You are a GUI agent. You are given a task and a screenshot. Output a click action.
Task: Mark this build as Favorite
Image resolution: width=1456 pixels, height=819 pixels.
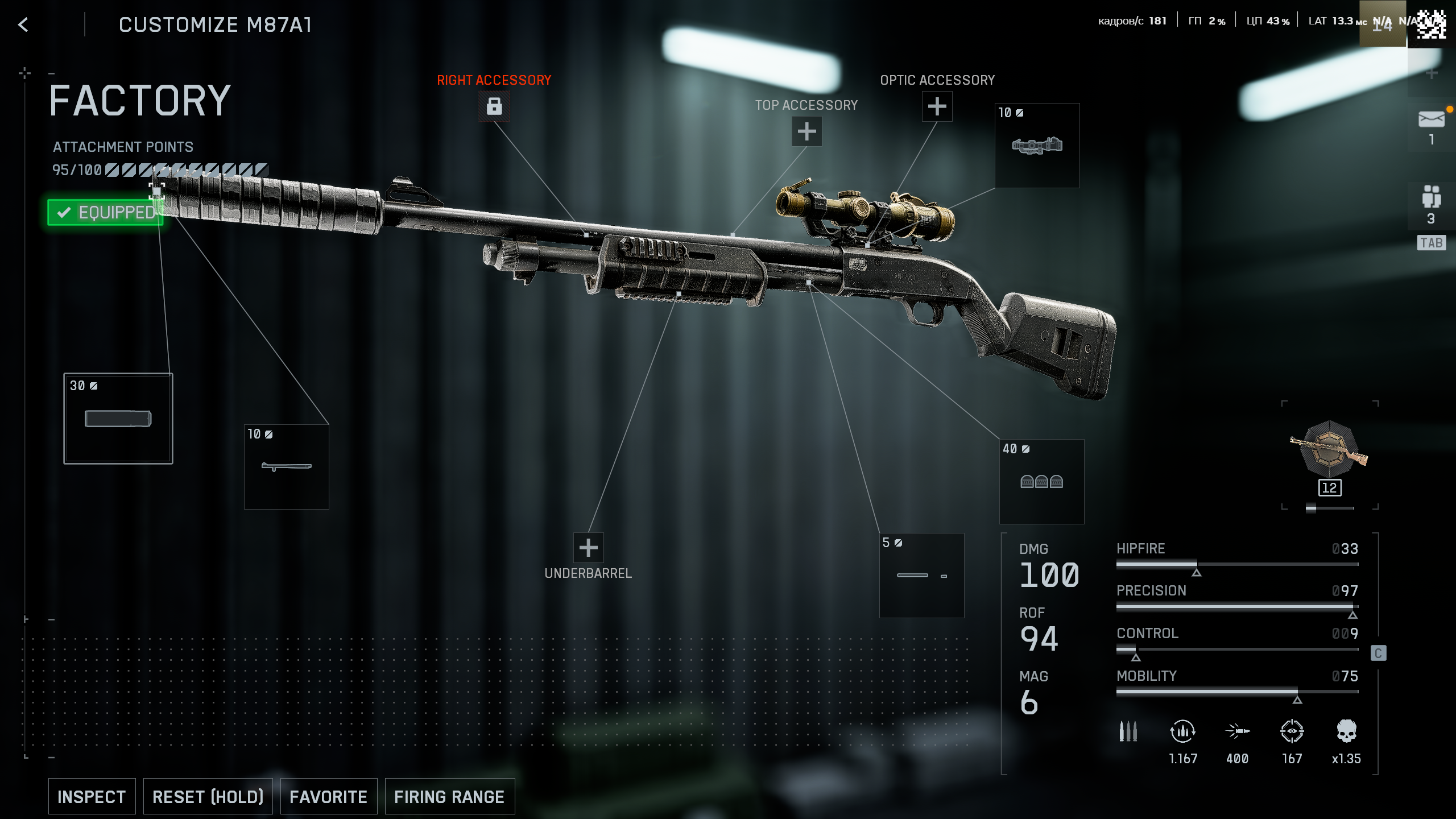point(328,796)
